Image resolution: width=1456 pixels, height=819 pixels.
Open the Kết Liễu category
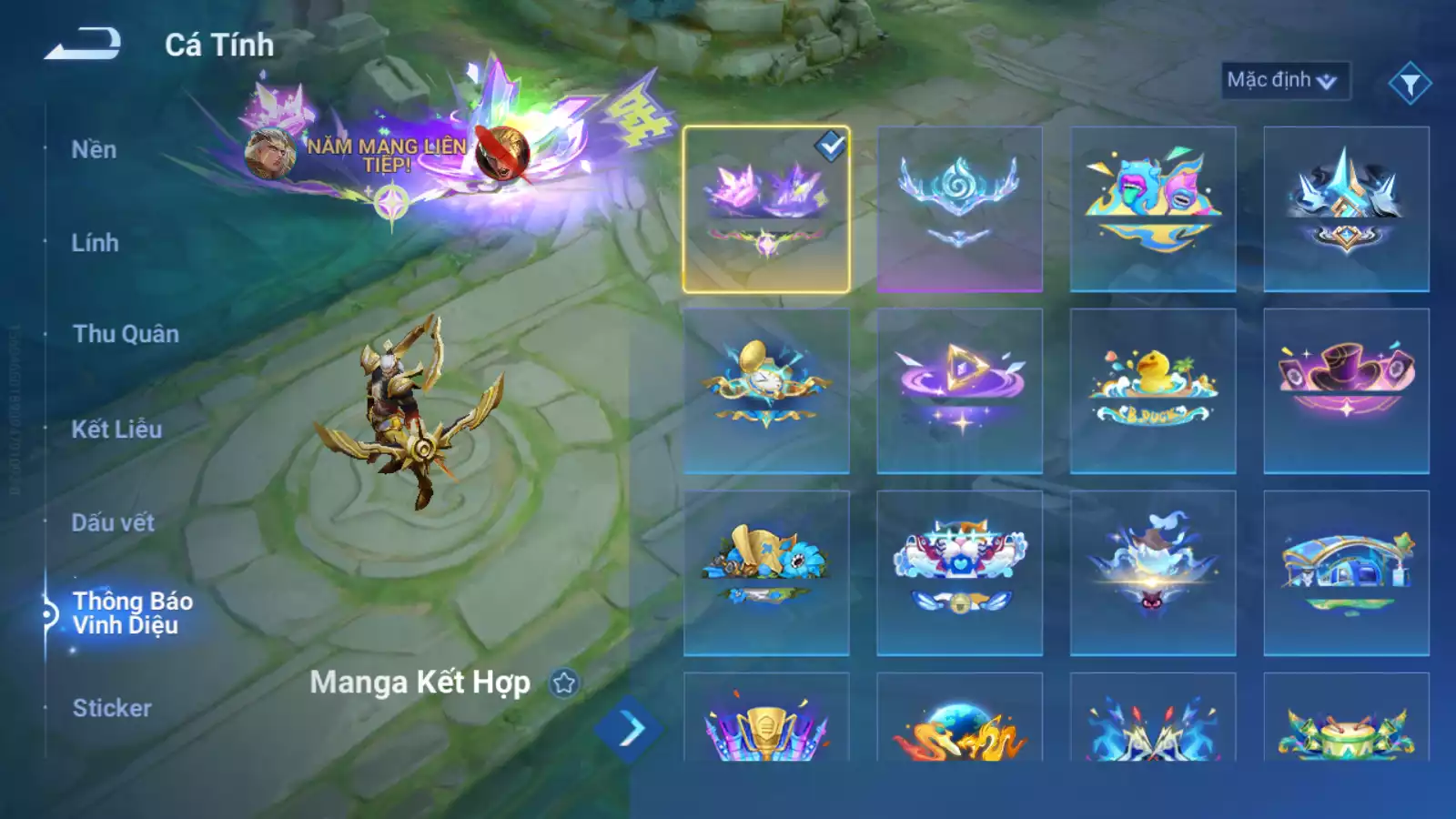coord(116,426)
